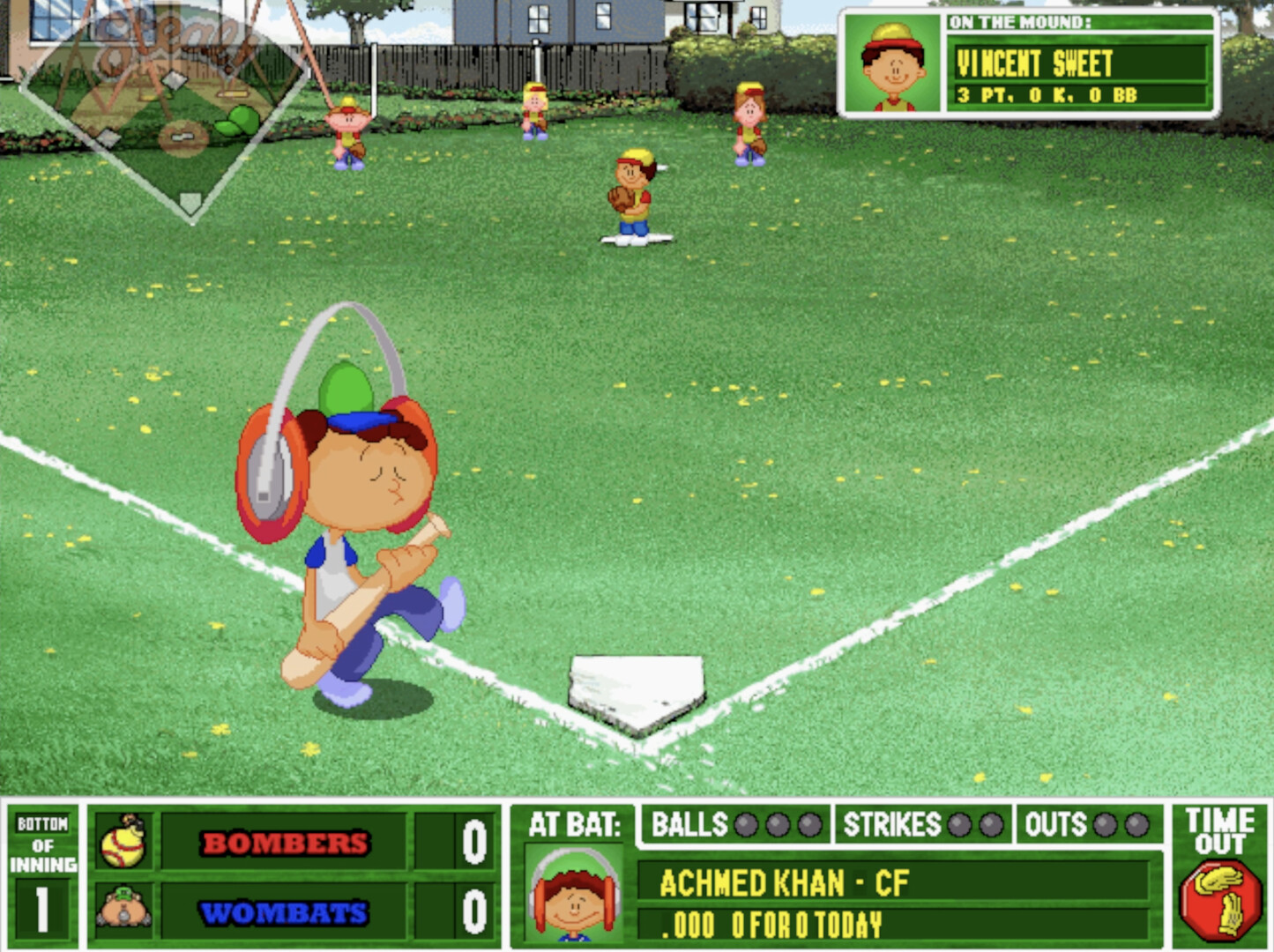Click the pitcher standing on the mound
This screenshot has height=952, width=1274.
pos(633,192)
